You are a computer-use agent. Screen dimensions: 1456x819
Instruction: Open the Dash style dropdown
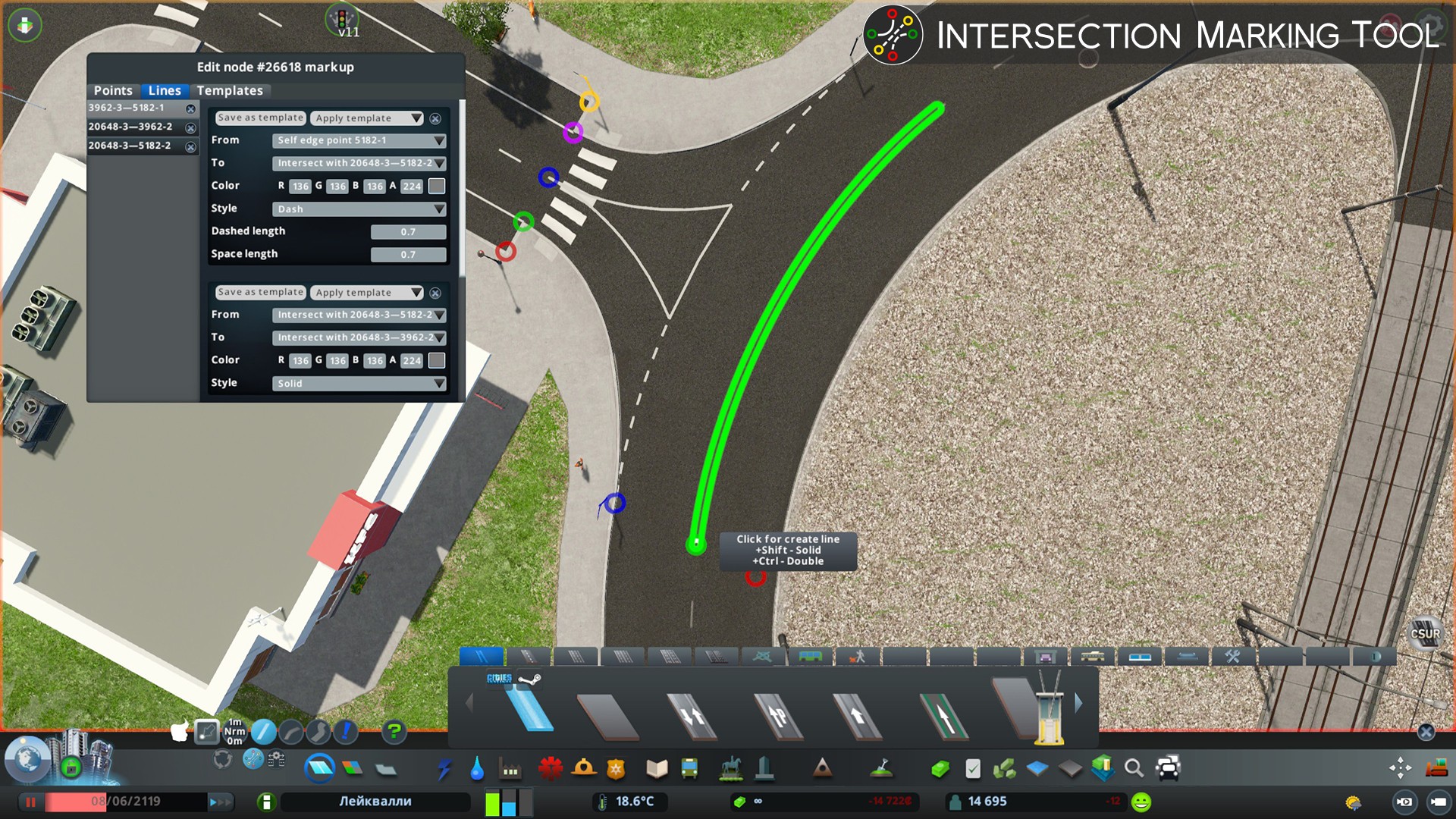pyautogui.click(x=359, y=209)
